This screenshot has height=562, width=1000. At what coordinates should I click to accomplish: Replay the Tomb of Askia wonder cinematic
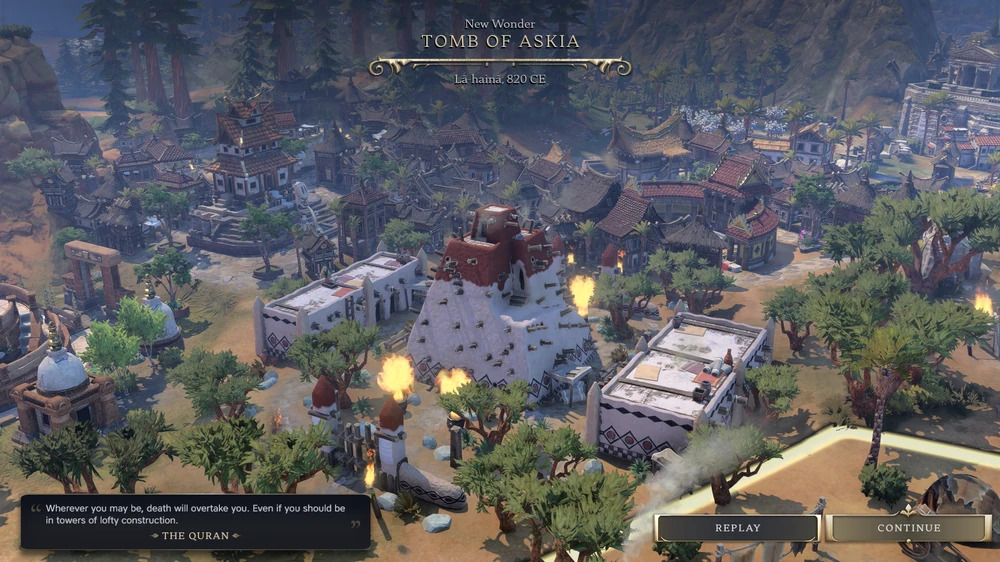tap(737, 528)
